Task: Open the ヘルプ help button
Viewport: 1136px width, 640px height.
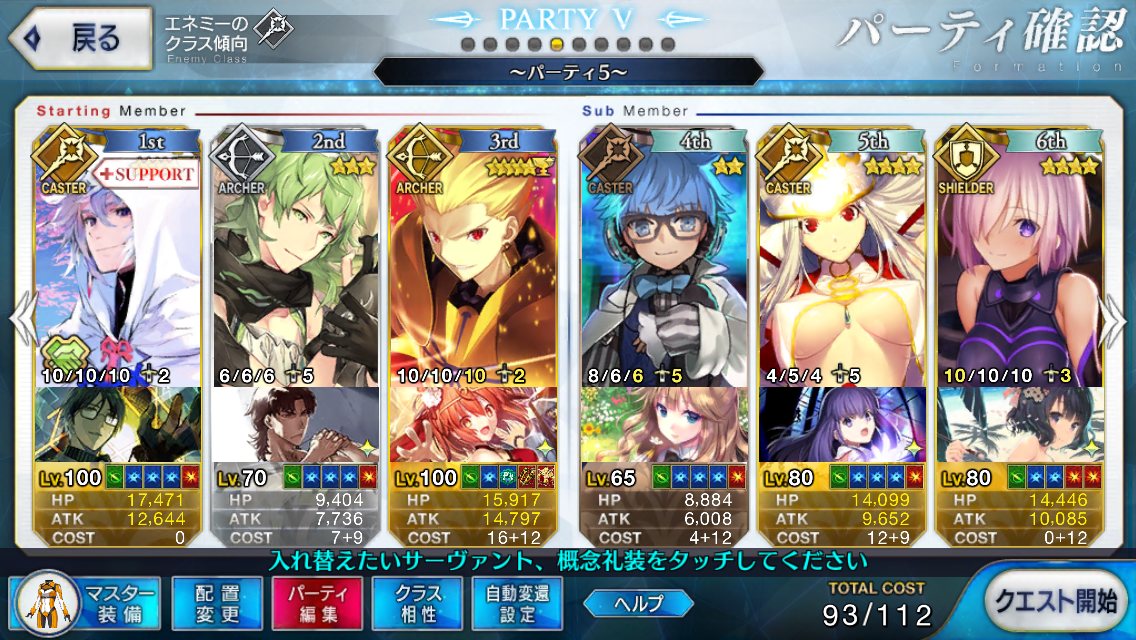Action: coord(639,603)
